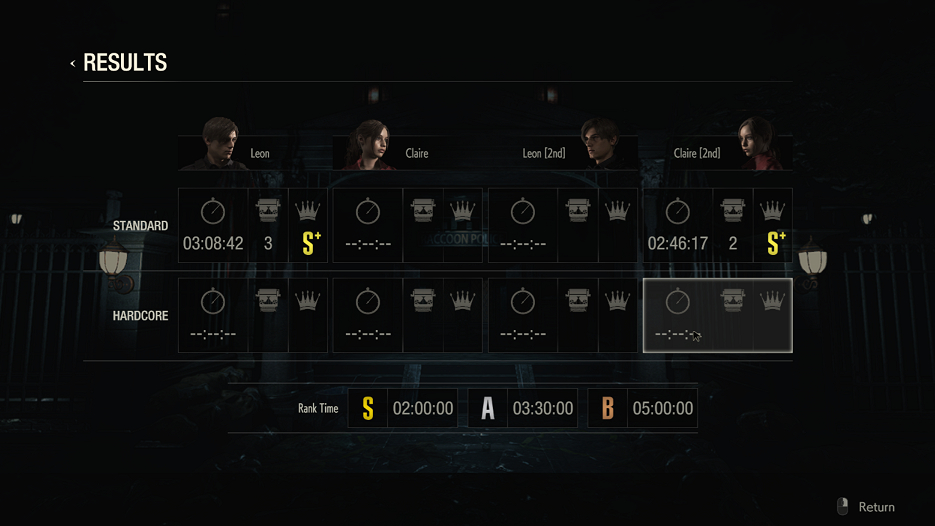935x526 pixels.
Task: Select Claire's Hardcore results cell
Action: 407,316
